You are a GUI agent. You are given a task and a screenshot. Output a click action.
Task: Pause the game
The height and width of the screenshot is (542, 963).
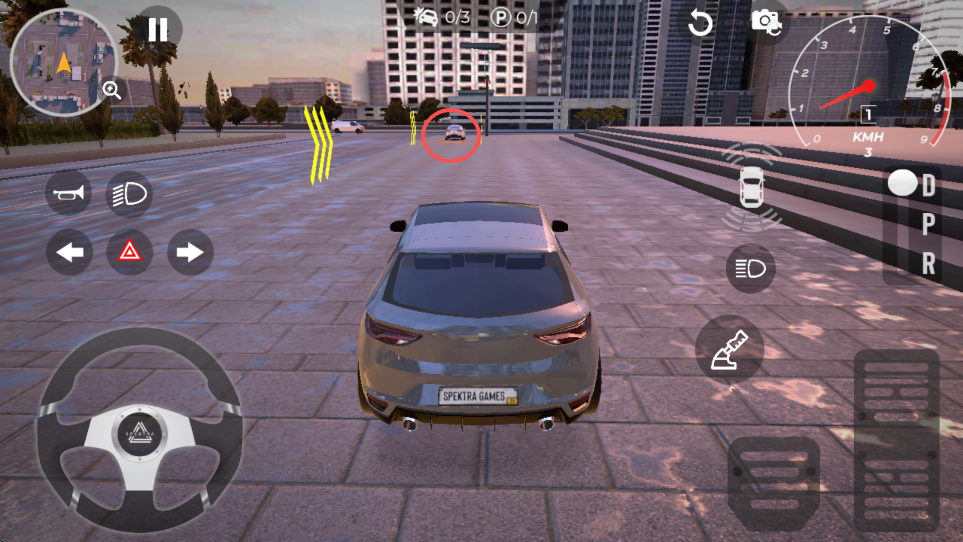tap(158, 29)
